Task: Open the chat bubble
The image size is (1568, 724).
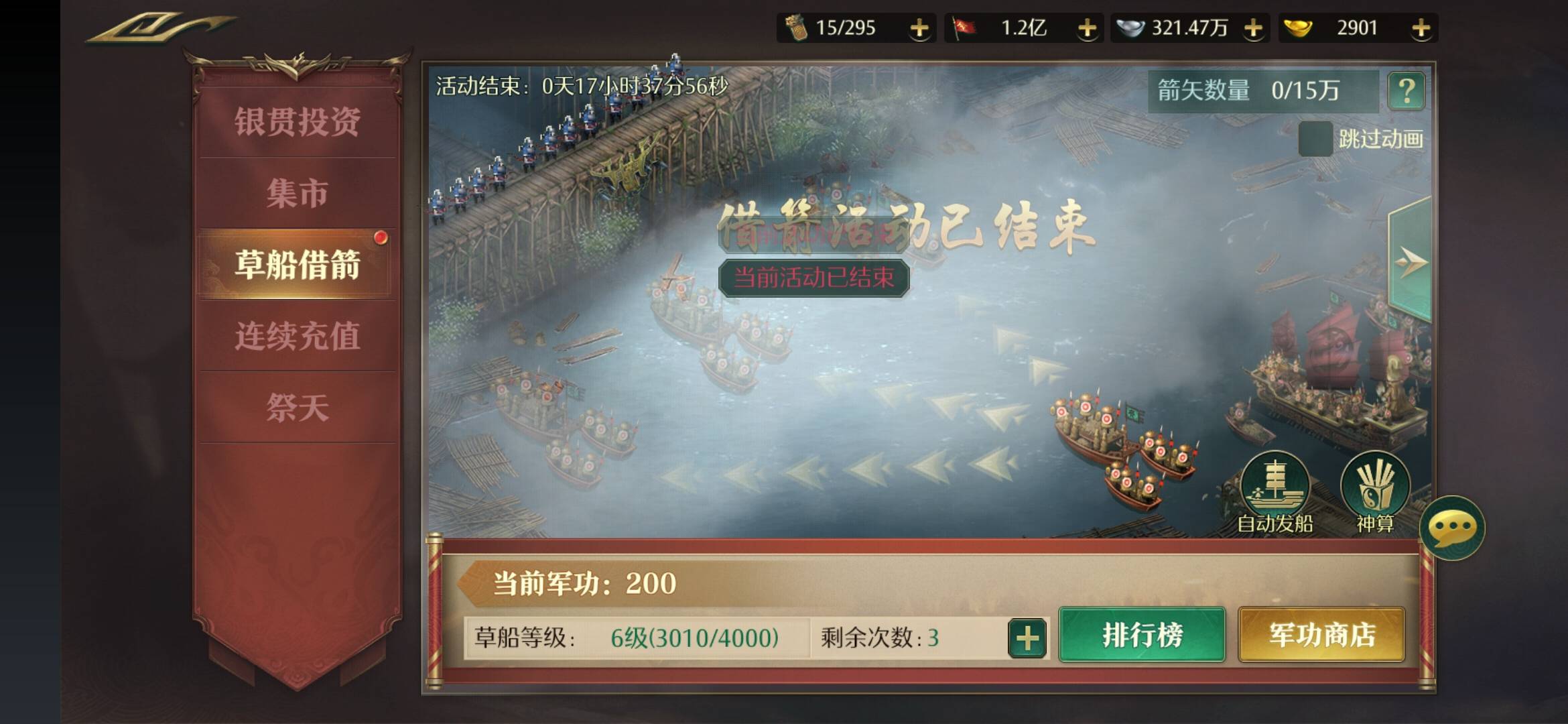Action: (x=1452, y=528)
